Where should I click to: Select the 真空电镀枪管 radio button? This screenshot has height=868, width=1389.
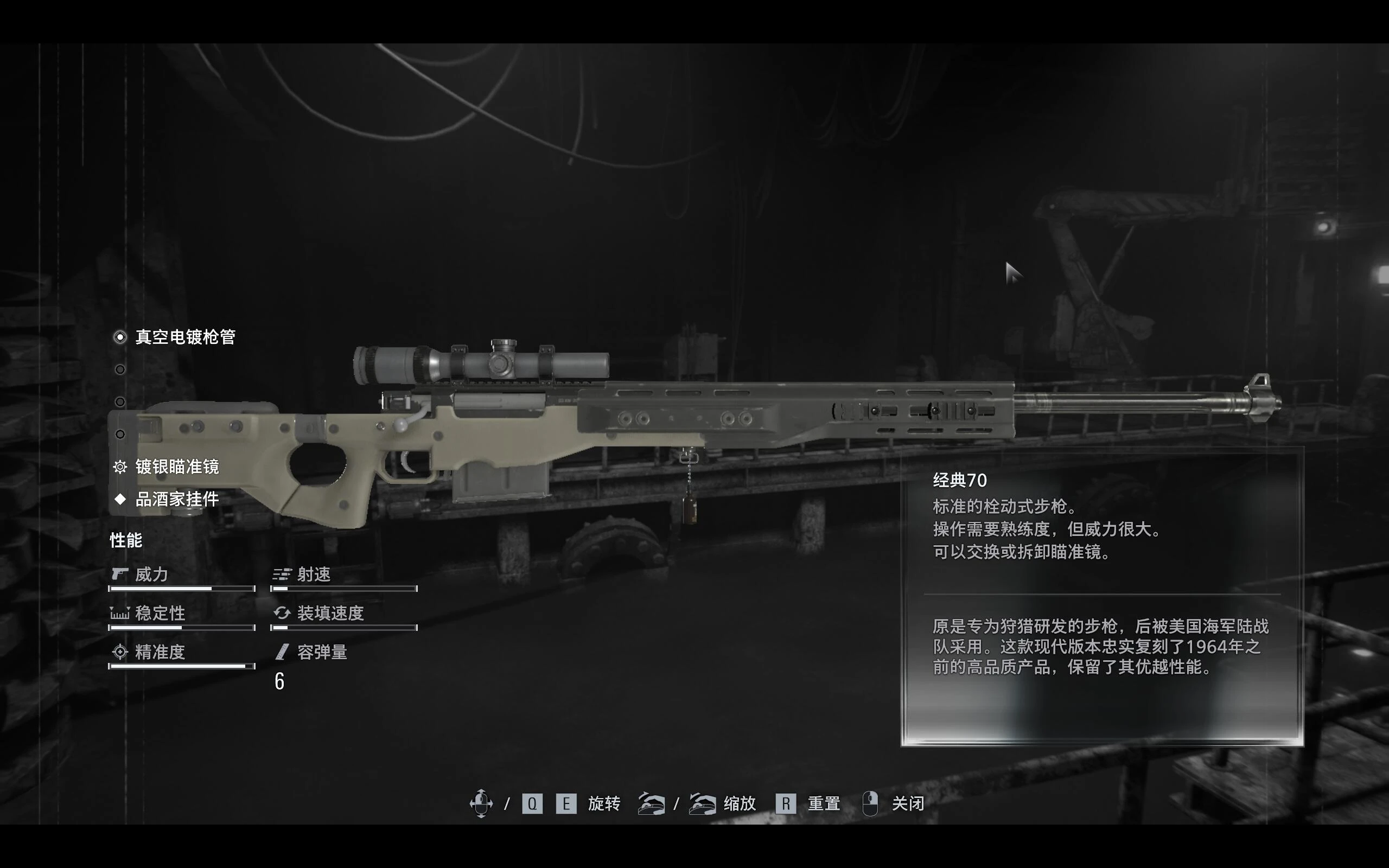click(x=119, y=337)
